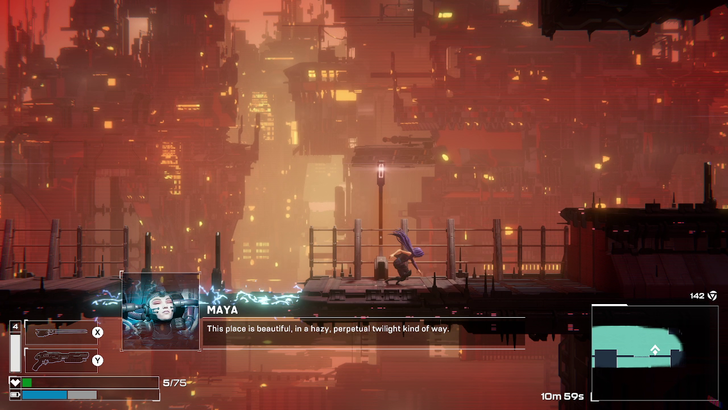
Task: Click the player marker on the minimap
Action: tap(654, 351)
